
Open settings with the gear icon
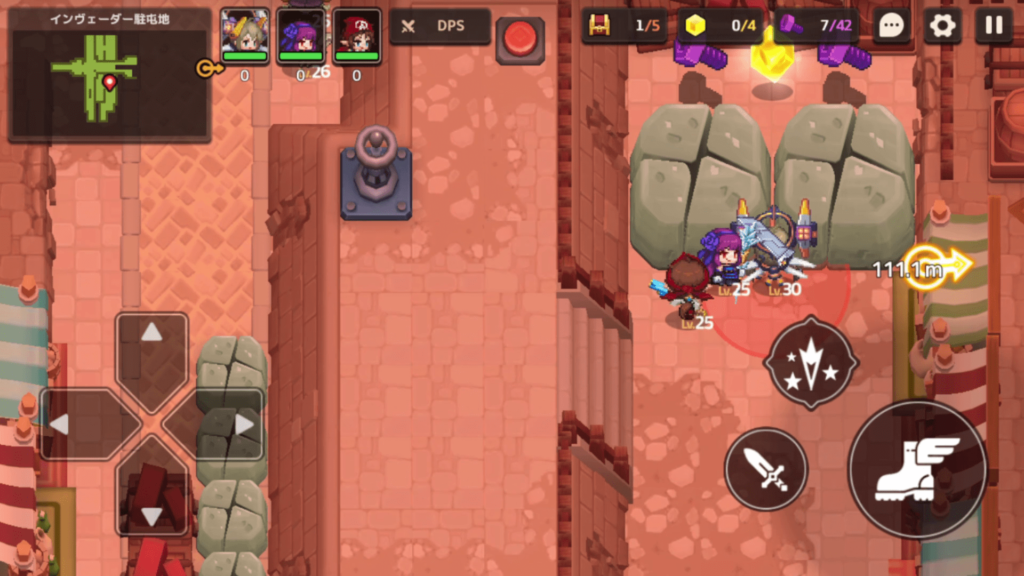pyautogui.click(x=942, y=26)
